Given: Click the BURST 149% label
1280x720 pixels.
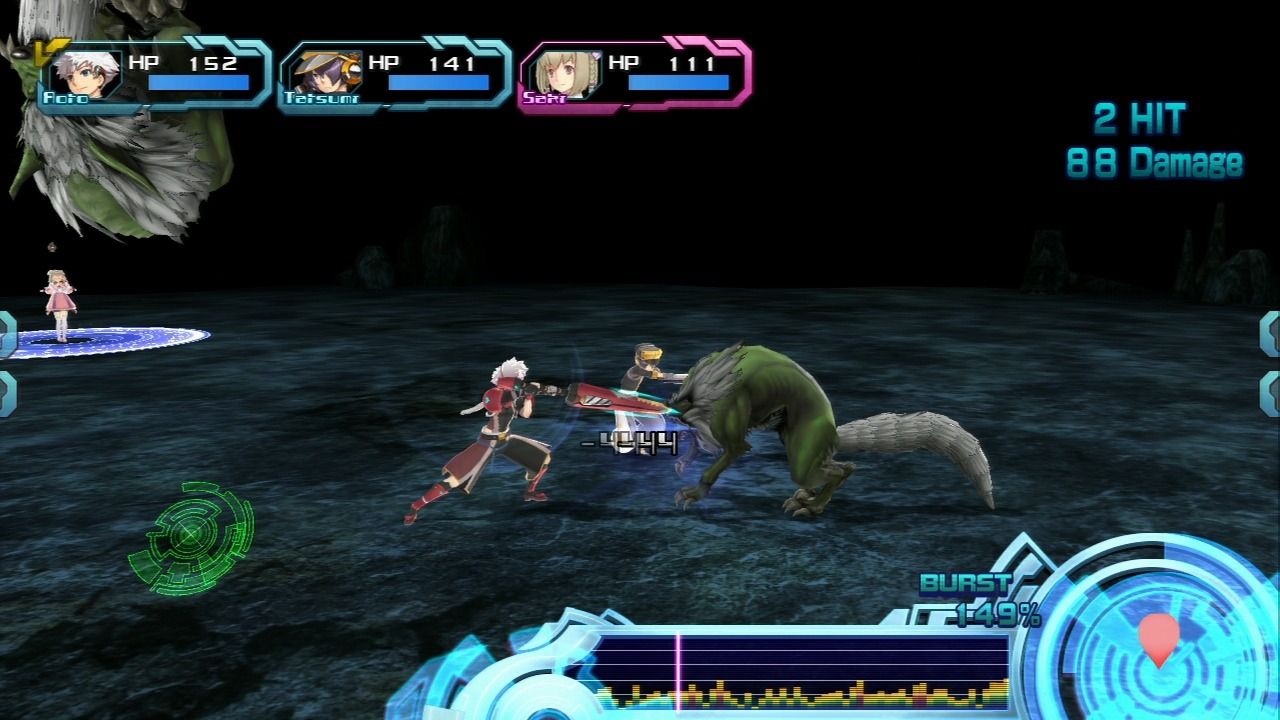Looking at the screenshot, I should tap(977, 596).
